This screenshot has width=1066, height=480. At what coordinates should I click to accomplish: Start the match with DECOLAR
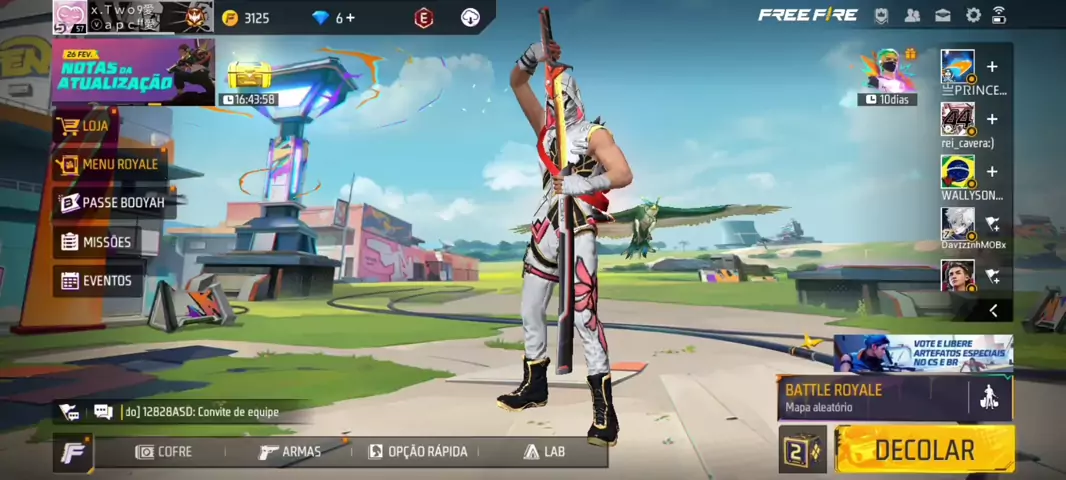[x=924, y=450]
